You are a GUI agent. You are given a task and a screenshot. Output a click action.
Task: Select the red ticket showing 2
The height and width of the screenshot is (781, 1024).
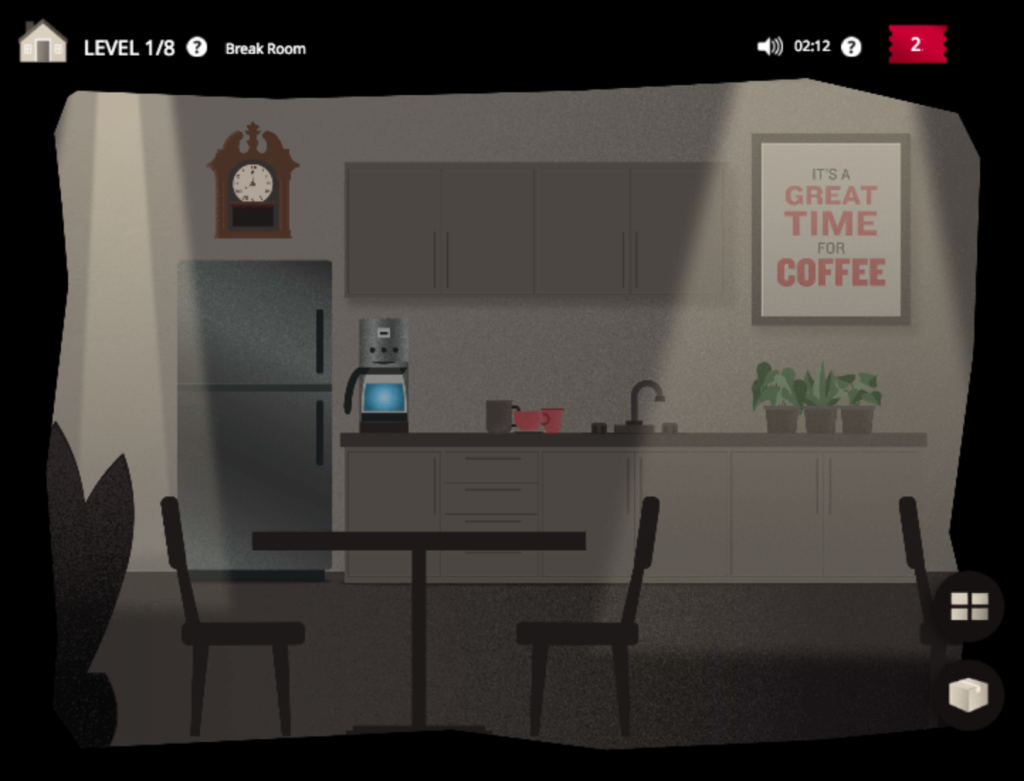tap(917, 44)
